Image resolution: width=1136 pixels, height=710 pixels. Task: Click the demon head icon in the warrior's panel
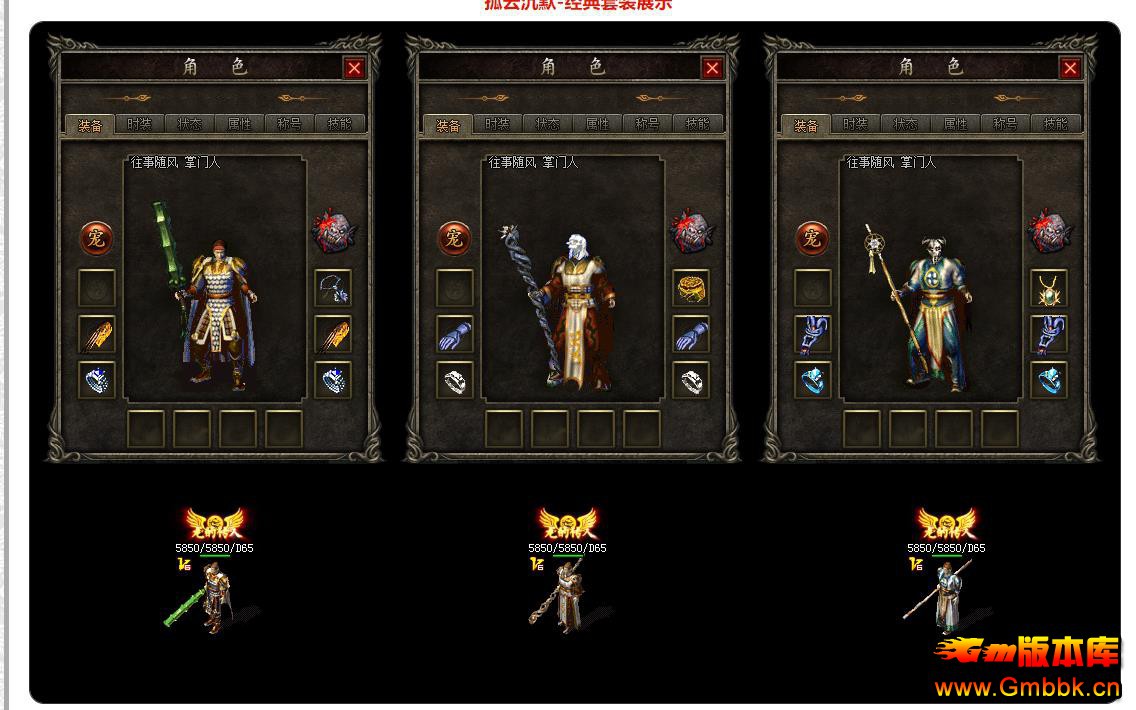(333, 233)
